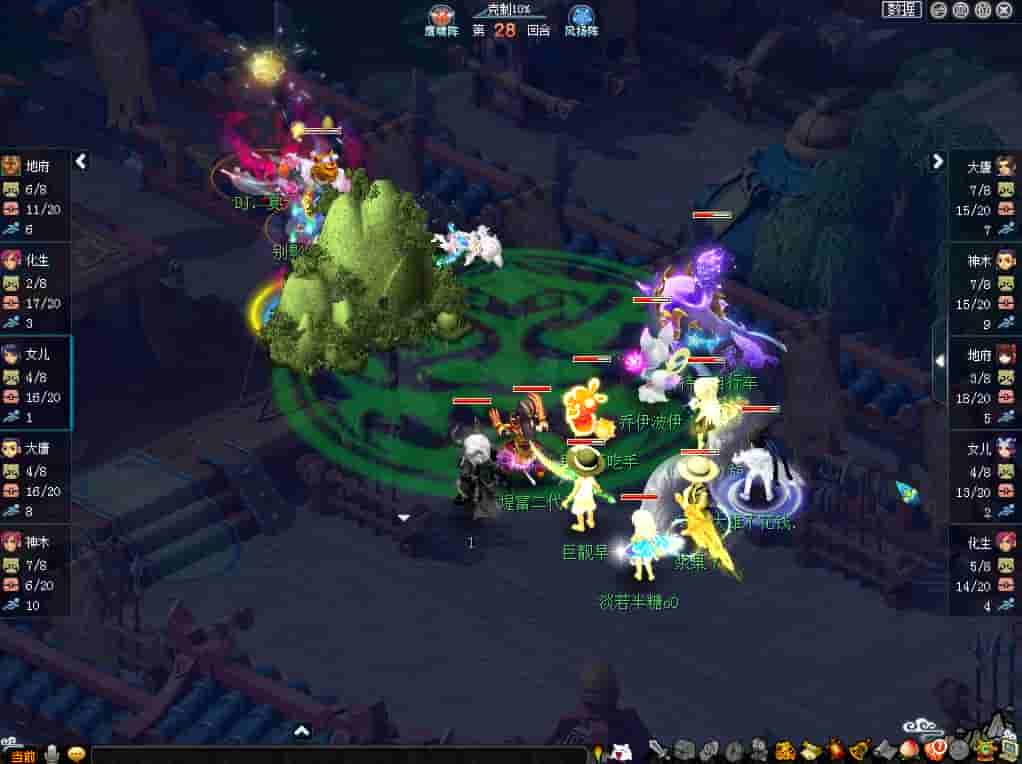This screenshot has width=1022, height=764.
Task: Minimize the game window
Action: pyautogui.click(x=939, y=10)
